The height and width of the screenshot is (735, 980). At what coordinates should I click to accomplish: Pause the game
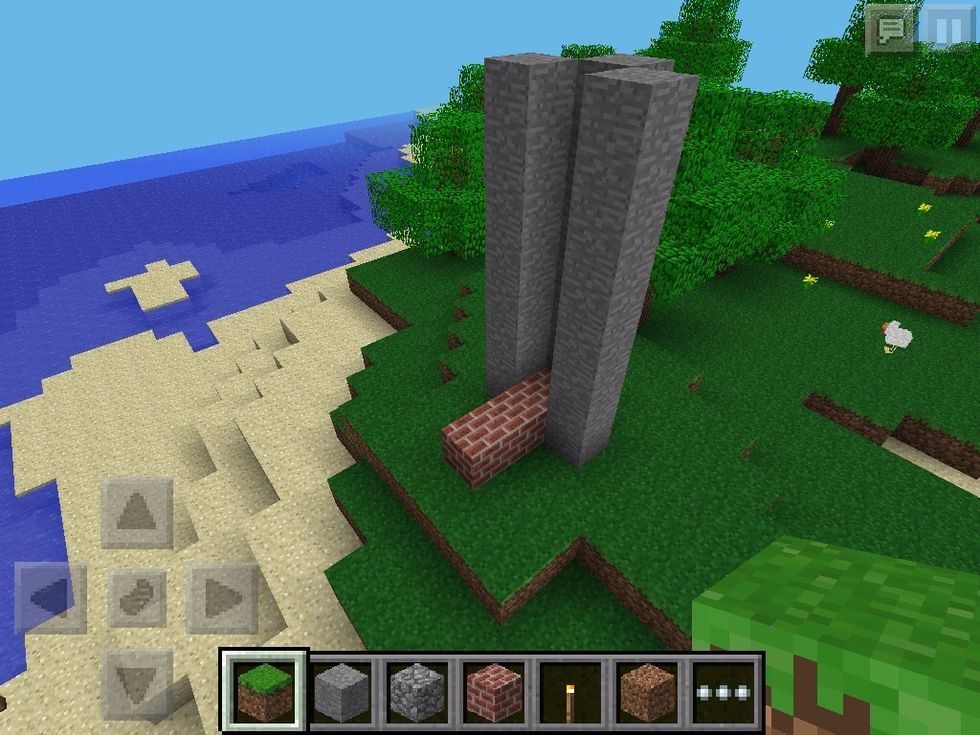946,30
